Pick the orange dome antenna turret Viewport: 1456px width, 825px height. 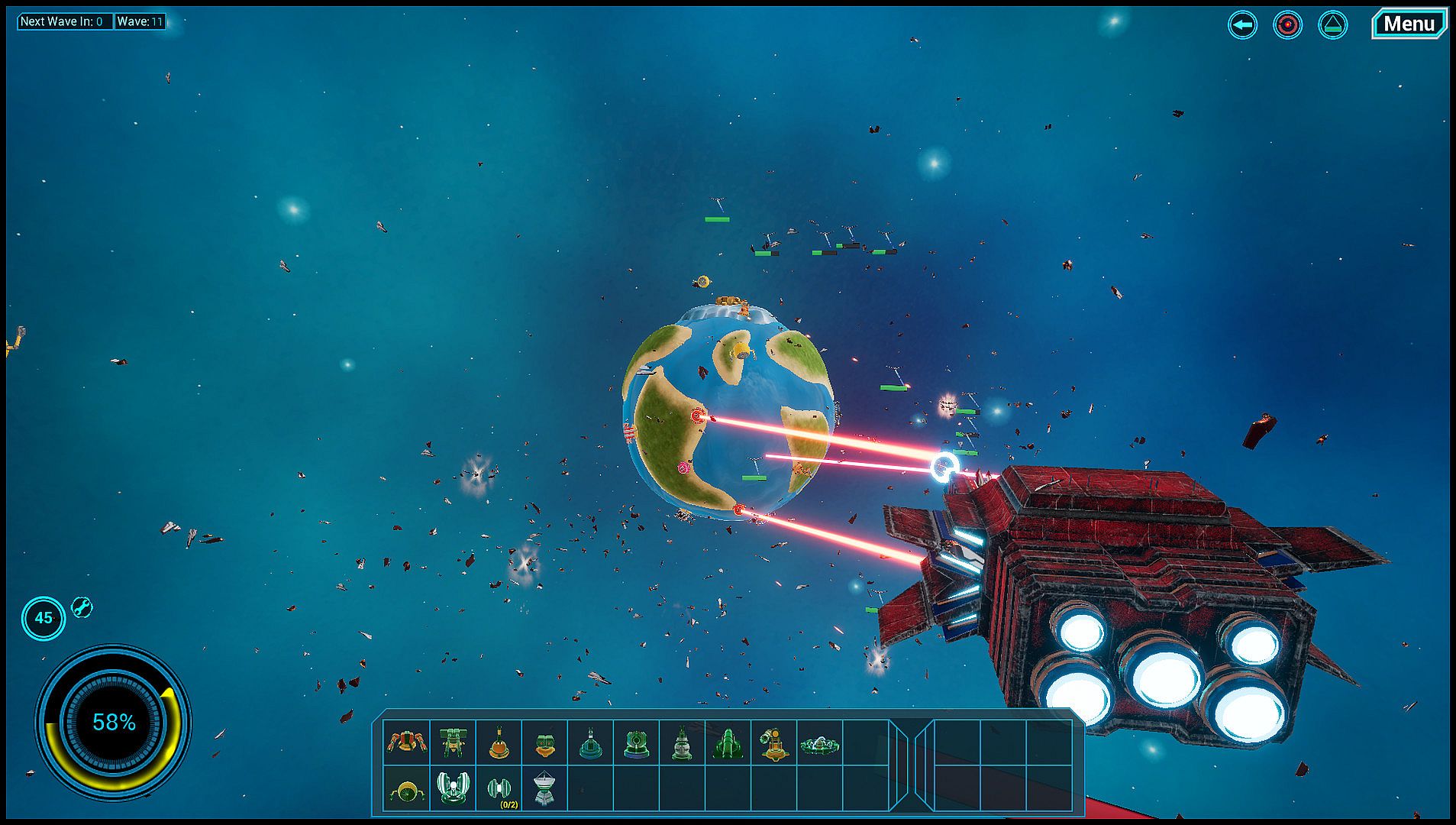(x=499, y=742)
